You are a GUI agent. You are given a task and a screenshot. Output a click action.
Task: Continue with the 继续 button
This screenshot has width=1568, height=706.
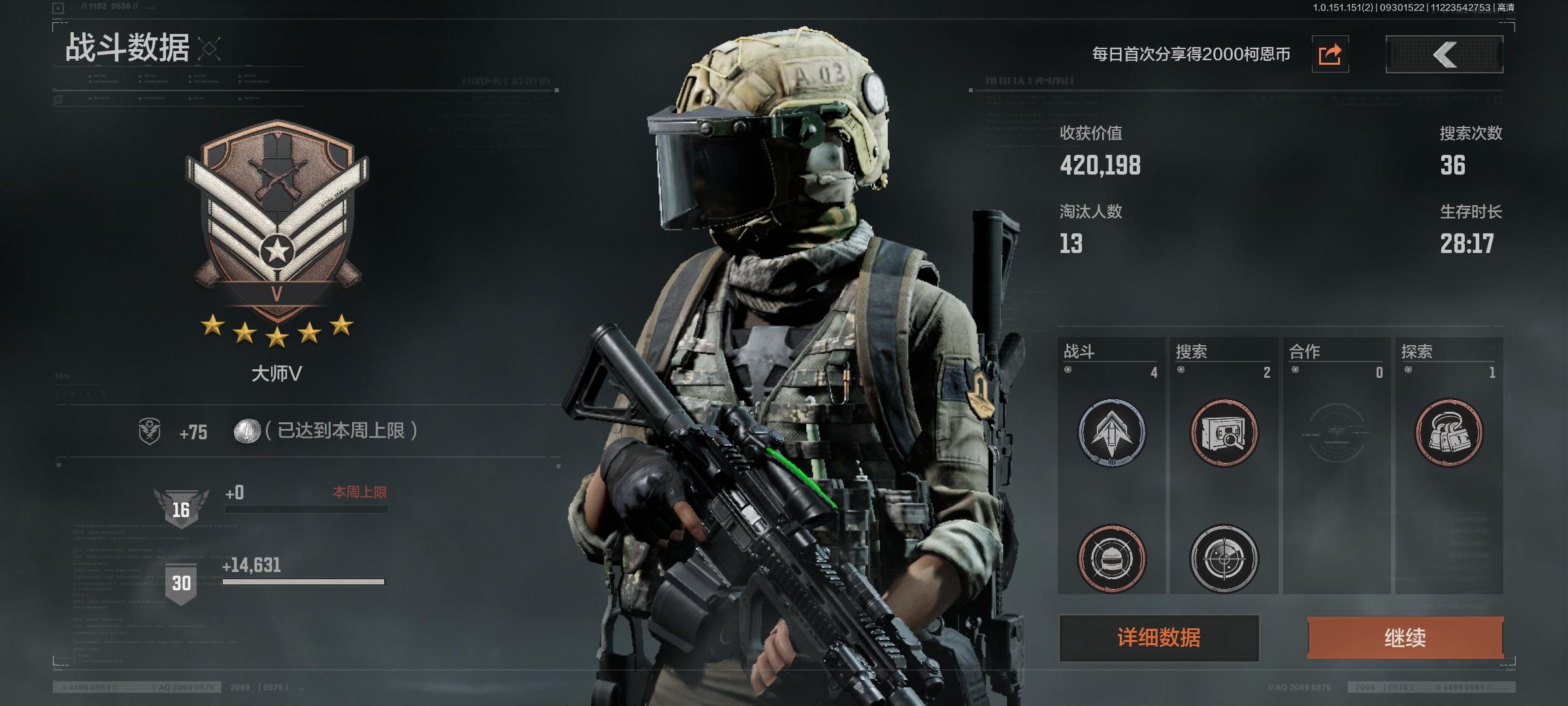[1405, 637]
